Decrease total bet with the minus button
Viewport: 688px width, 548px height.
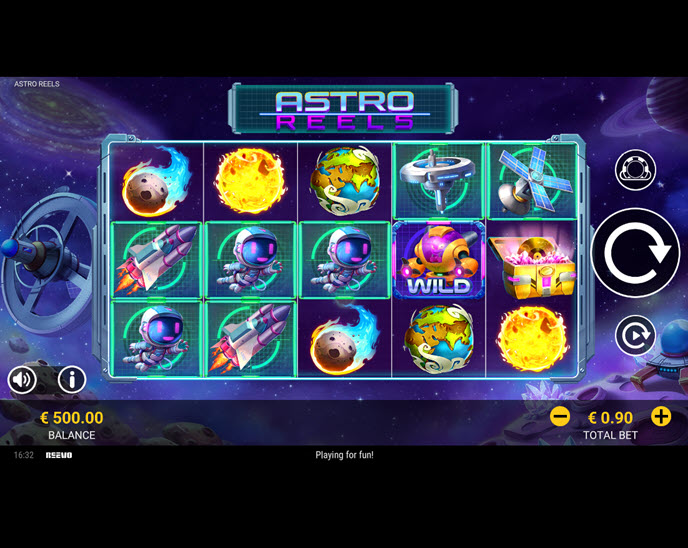(x=560, y=417)
